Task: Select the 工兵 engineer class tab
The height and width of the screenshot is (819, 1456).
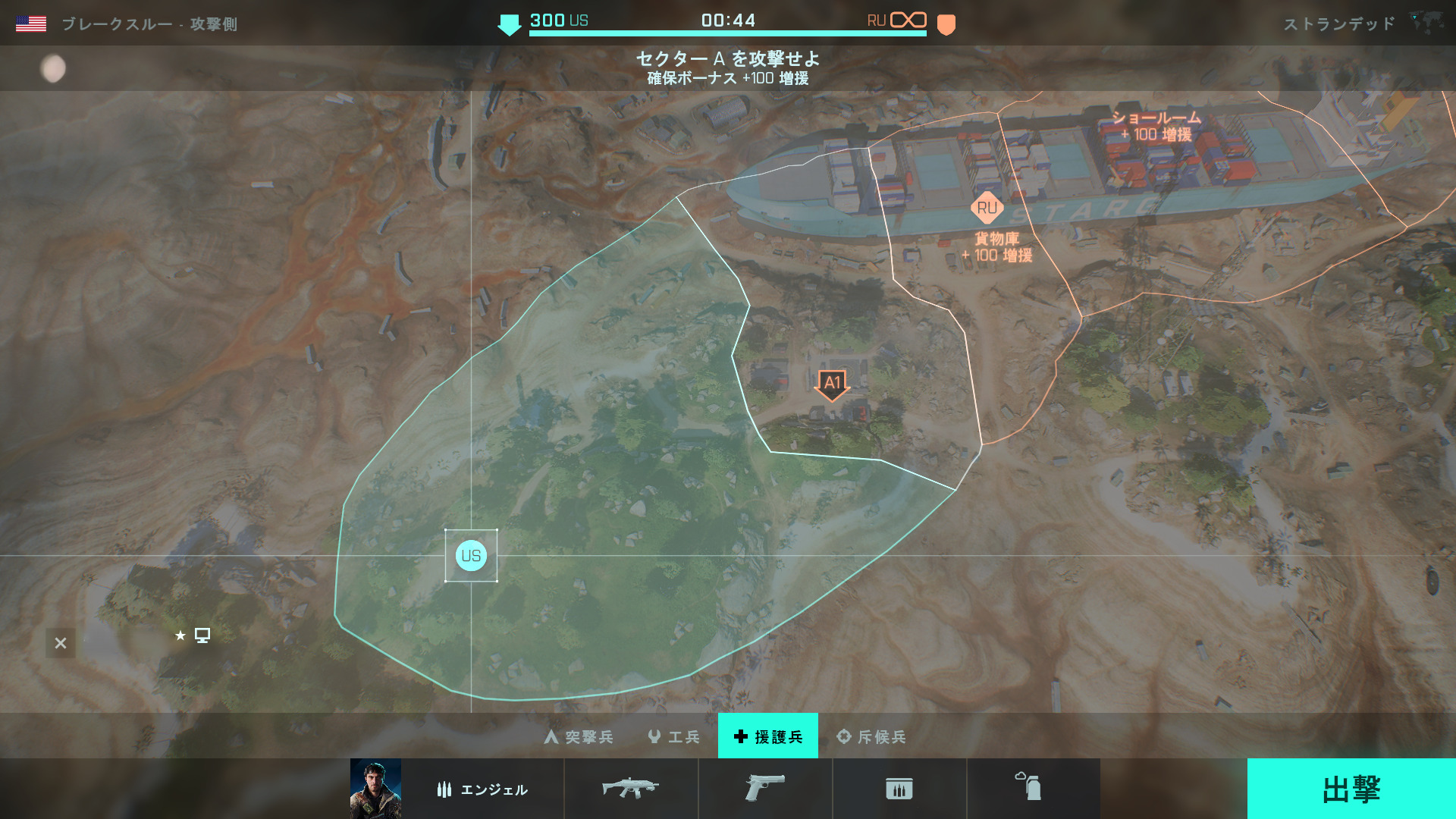Action: (x=674, y=736)
